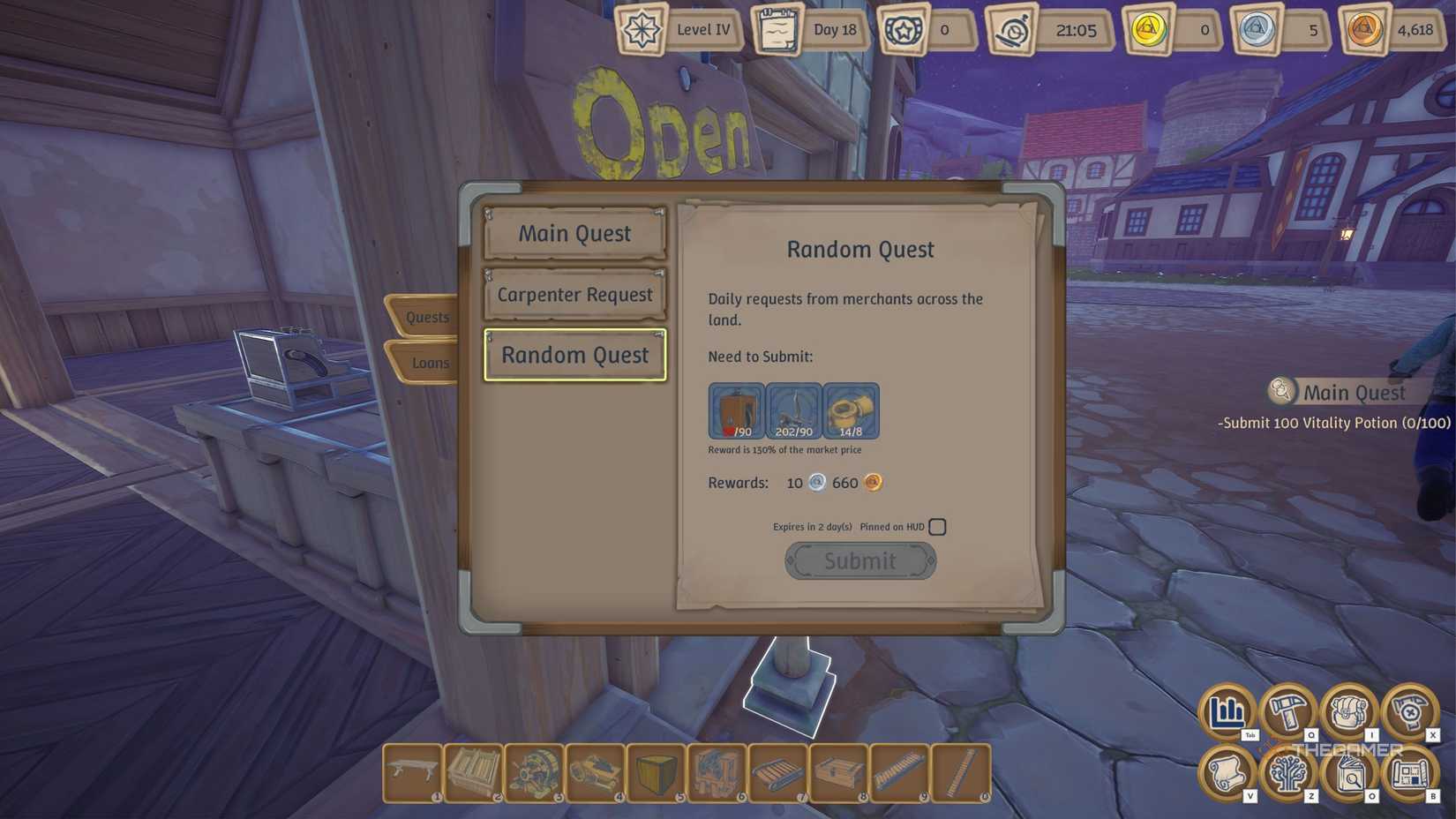Select the first required submission item in Random Quest
The image size is (1456, 819).
pos(737,410)
